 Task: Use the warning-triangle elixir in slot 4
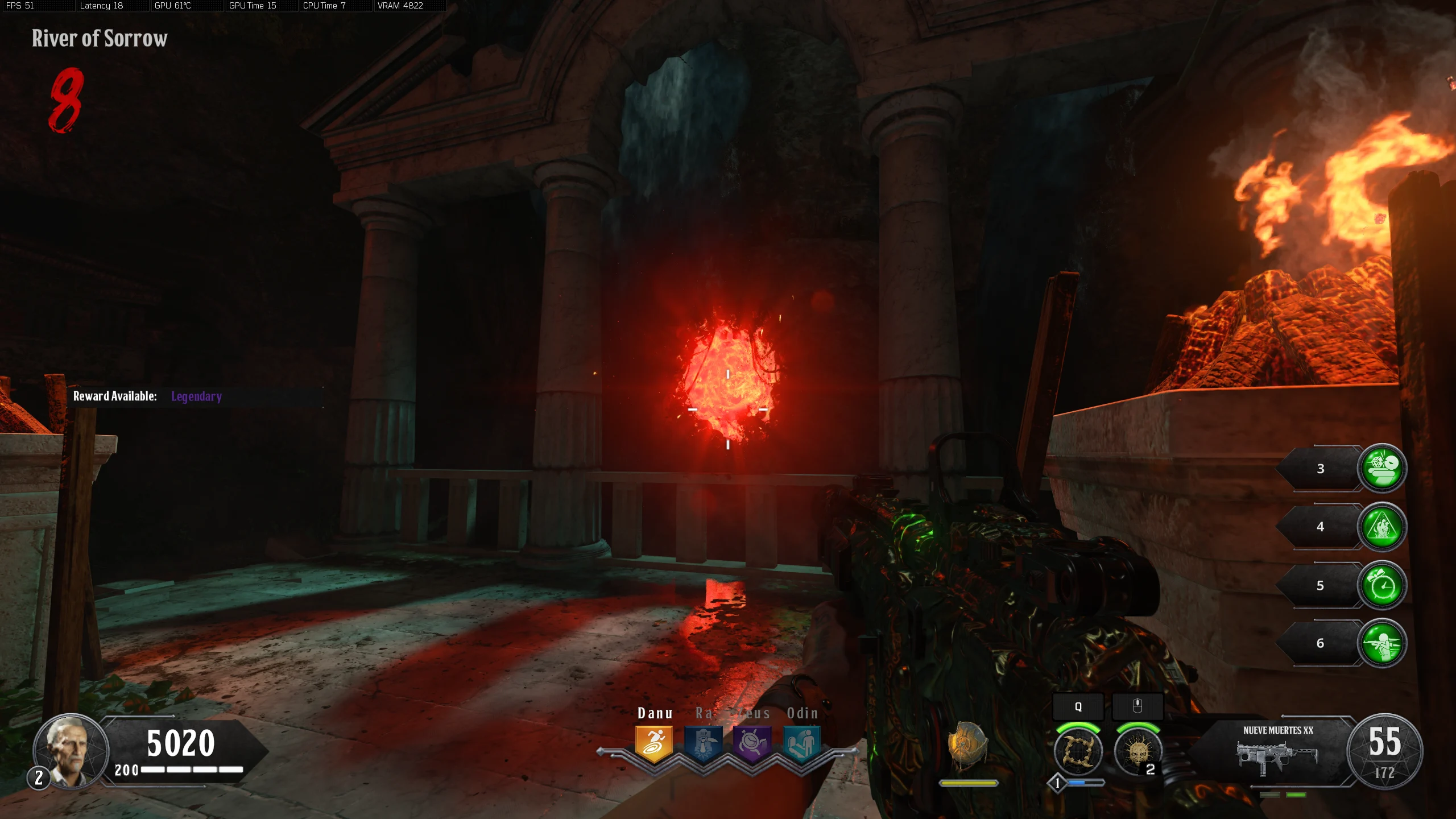[1381, 527]
